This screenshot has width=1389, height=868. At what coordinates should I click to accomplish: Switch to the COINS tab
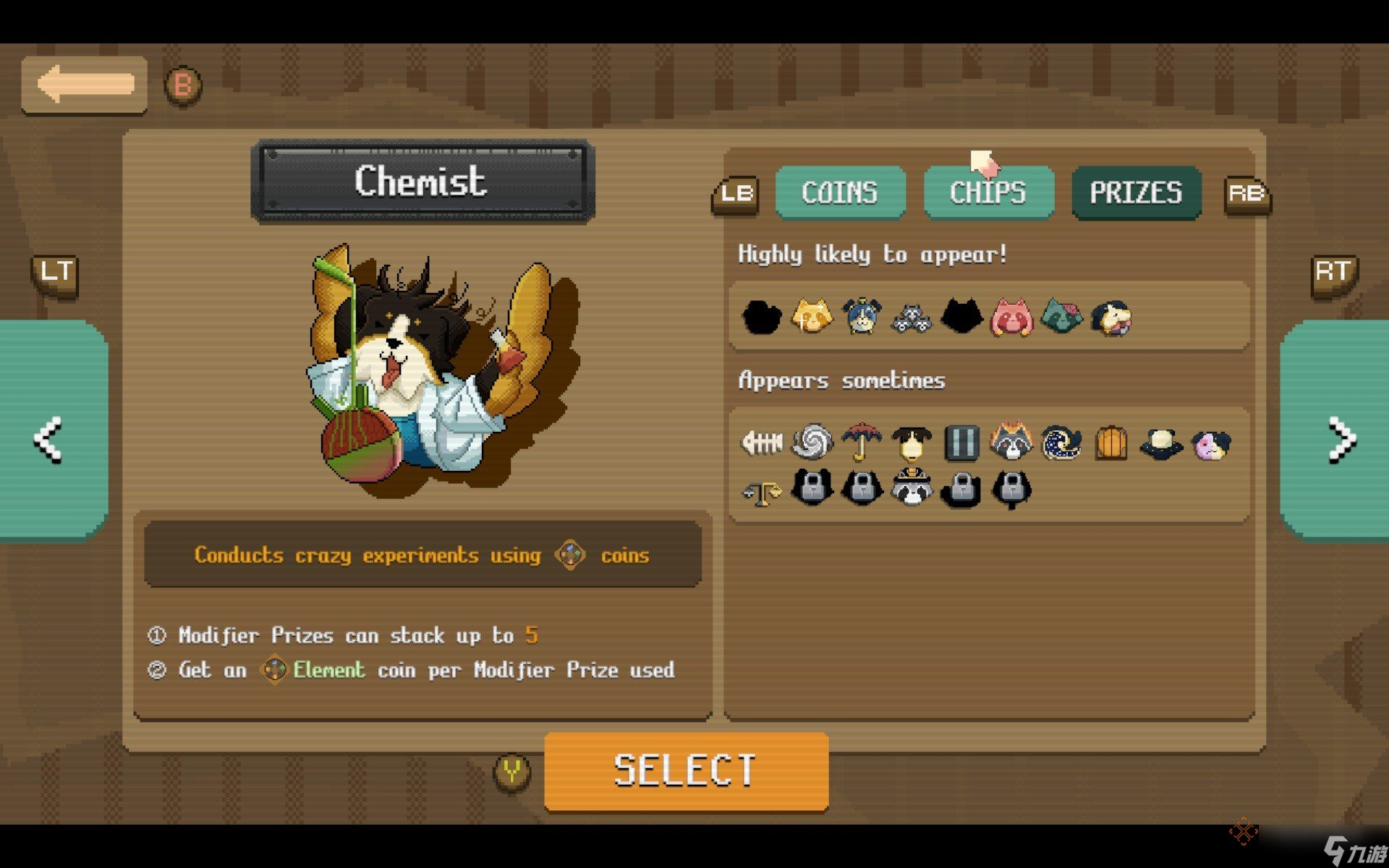coord(840,192)
